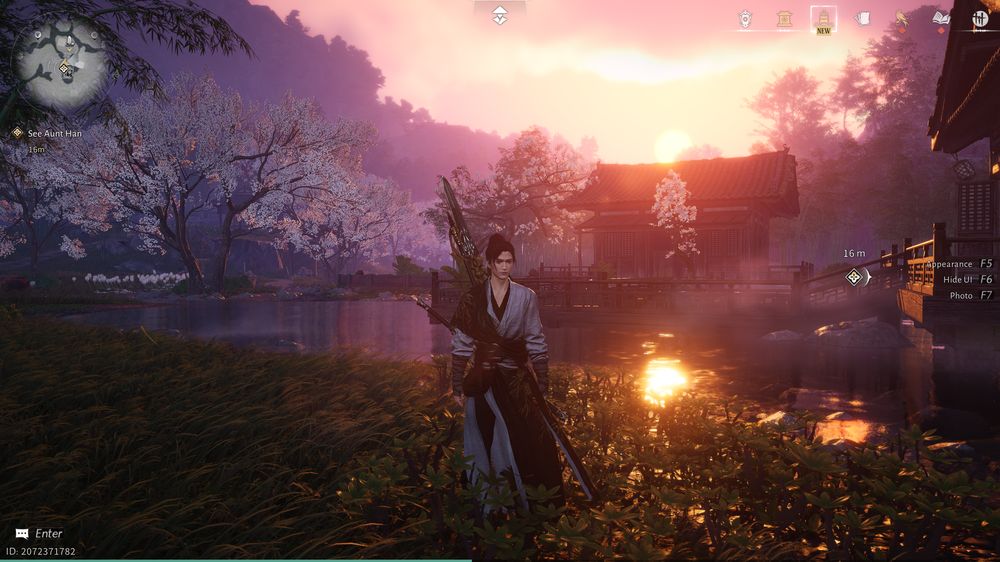Toggle the Hide UI option
The image size is (1000, 562).
(966, 280)
